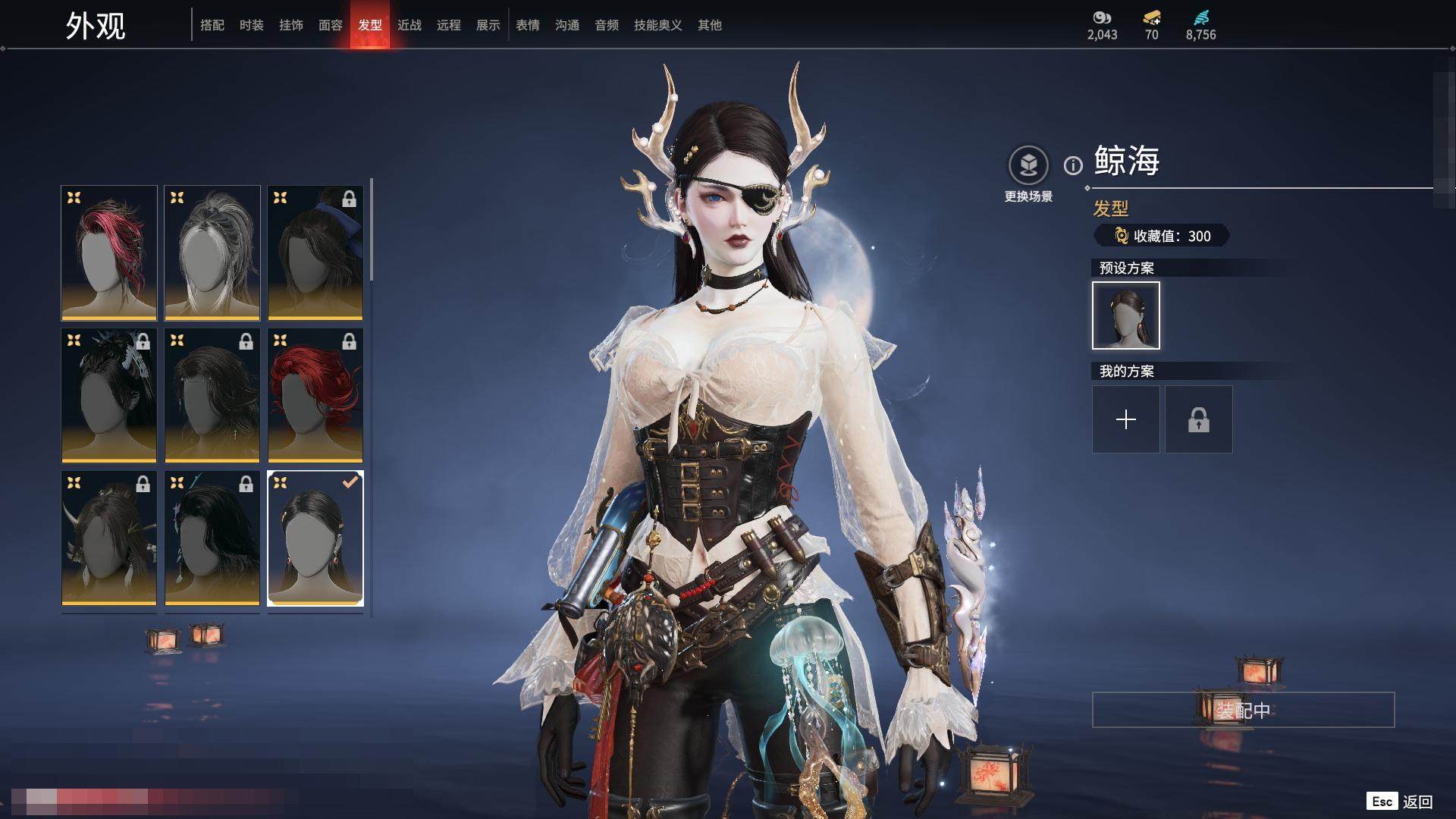This screenshot has height=819, width=1456.
Task: Go to the 面容 tab
Action: [x=331, y=25]
